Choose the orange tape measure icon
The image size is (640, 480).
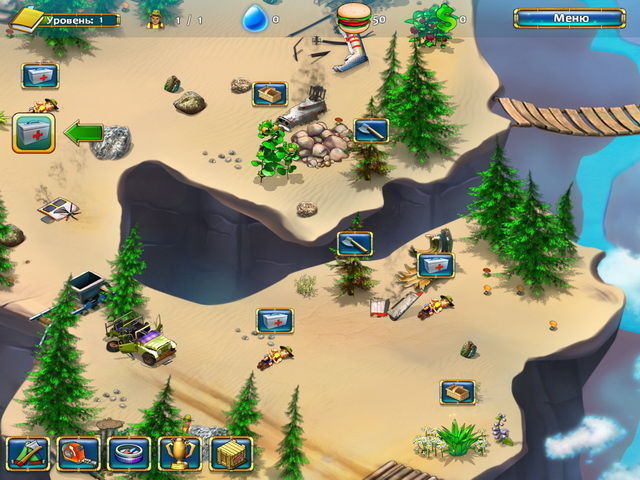click(78, 453)
